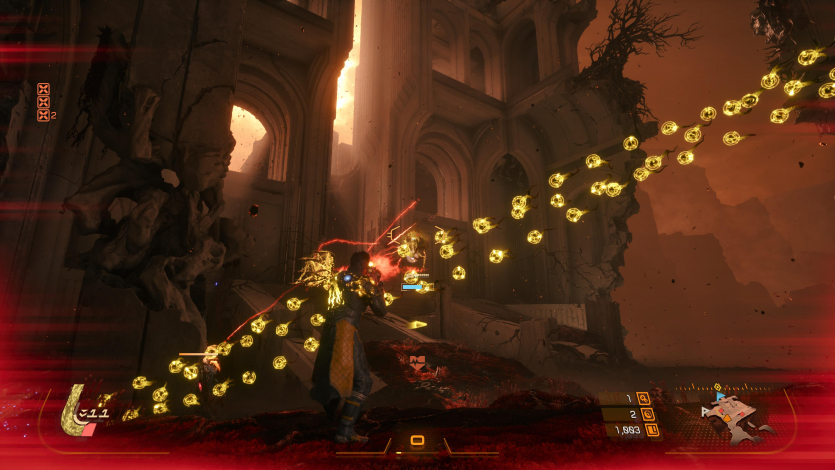Open the room minimap

[x=737, y=417]
